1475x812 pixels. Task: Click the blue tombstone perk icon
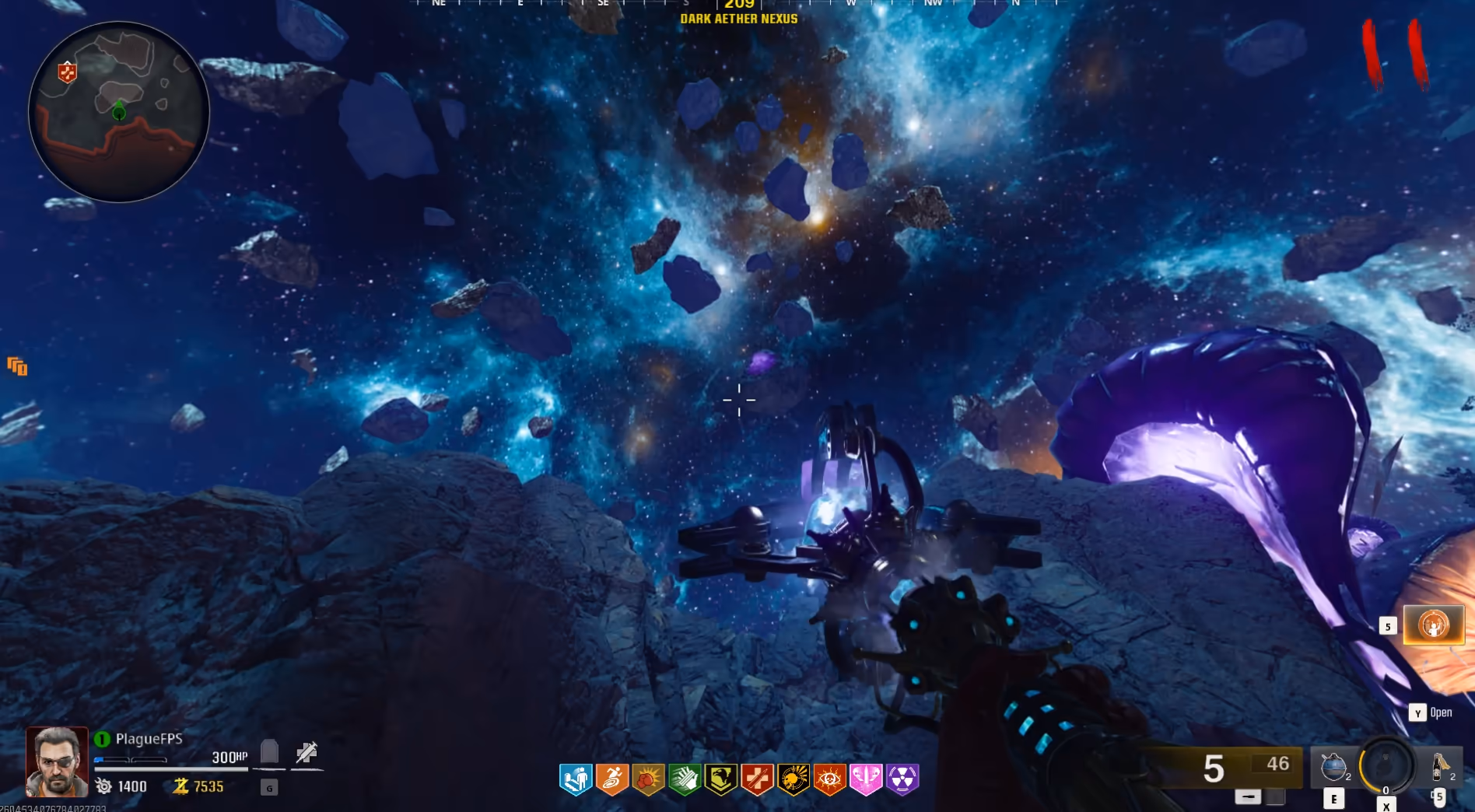(x=576, y=779)
